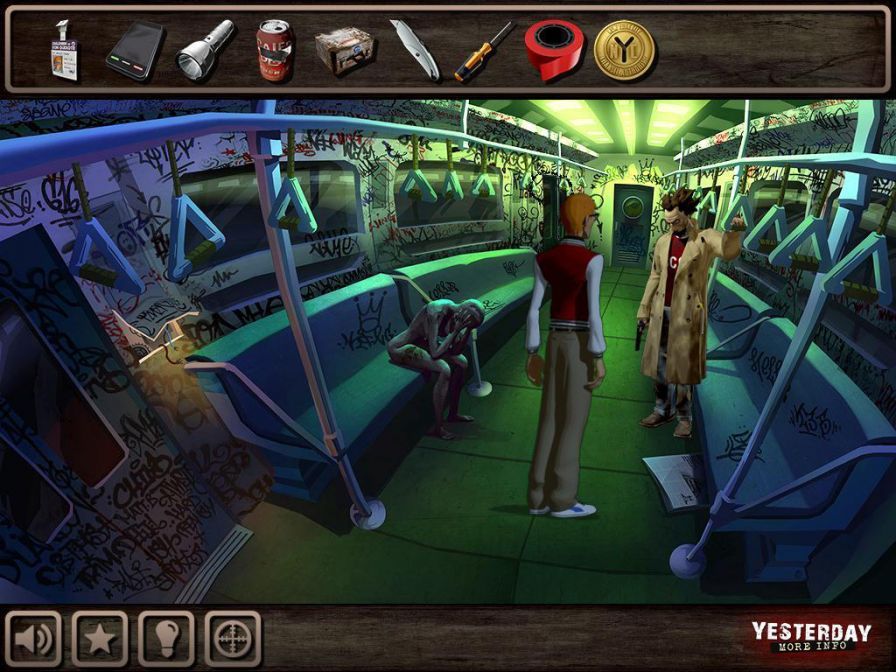The height and width of the screenshot is (672, 896).
Task: Choose the red tape roll item
Action: (x=553, y=49)
